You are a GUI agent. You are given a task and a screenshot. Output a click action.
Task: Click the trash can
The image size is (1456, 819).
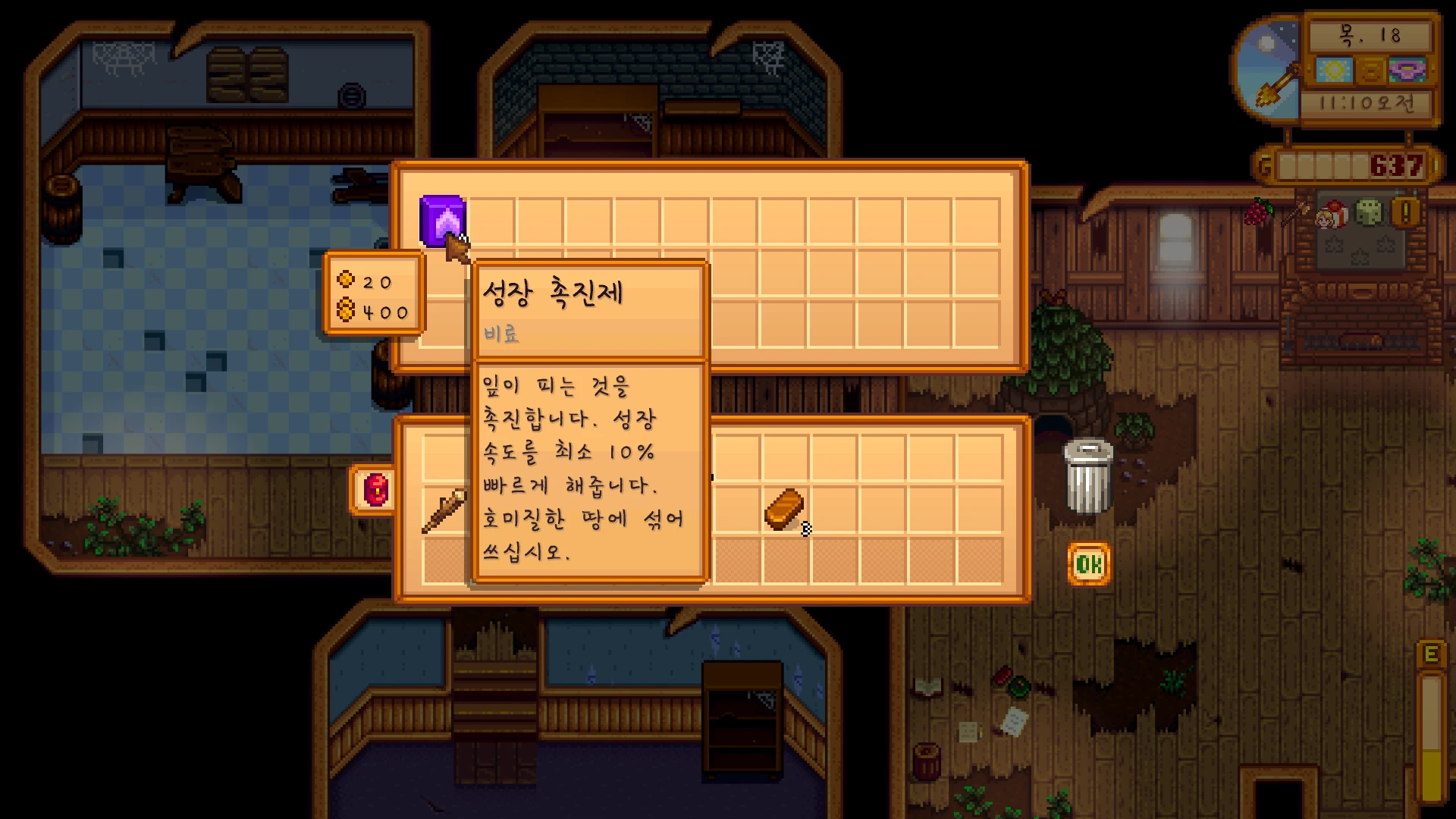pos(1089,478)
